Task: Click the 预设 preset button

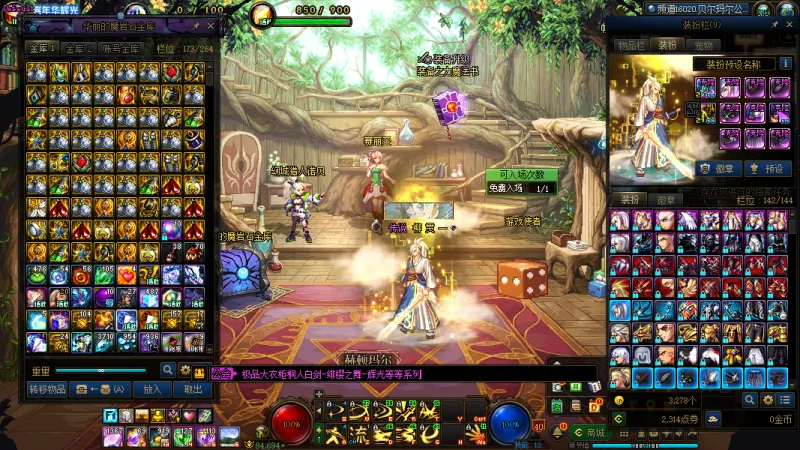Action: pyautogui.click(x=769, y=168)
